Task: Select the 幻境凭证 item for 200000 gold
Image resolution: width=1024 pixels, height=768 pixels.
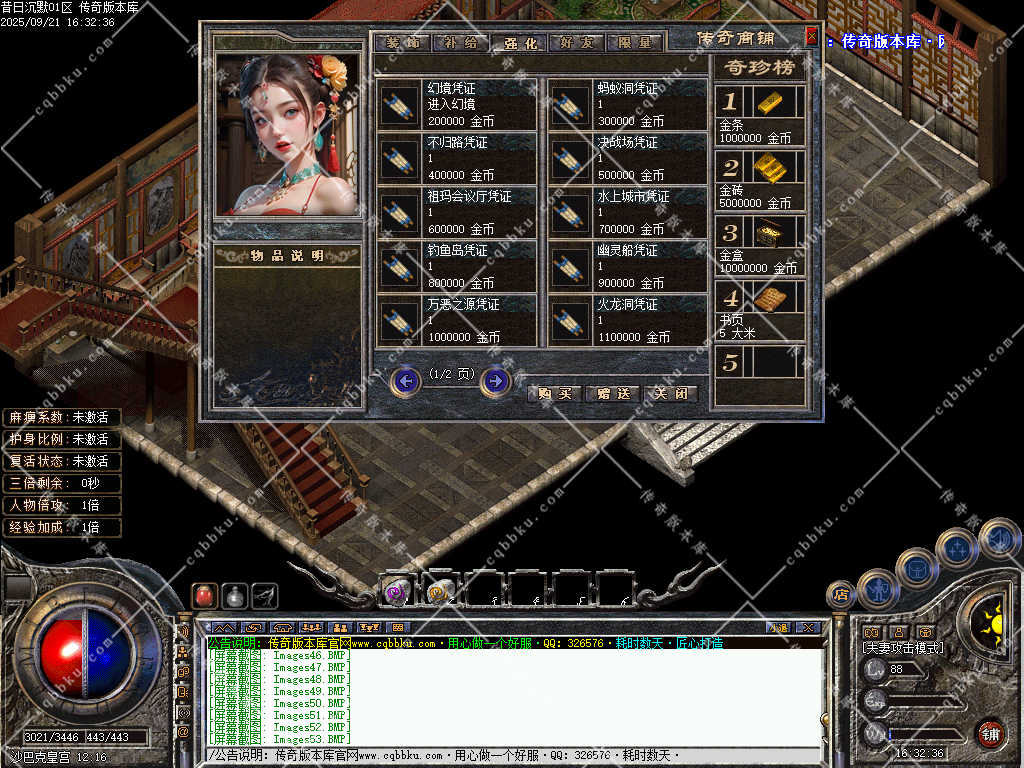Action: 457,104
